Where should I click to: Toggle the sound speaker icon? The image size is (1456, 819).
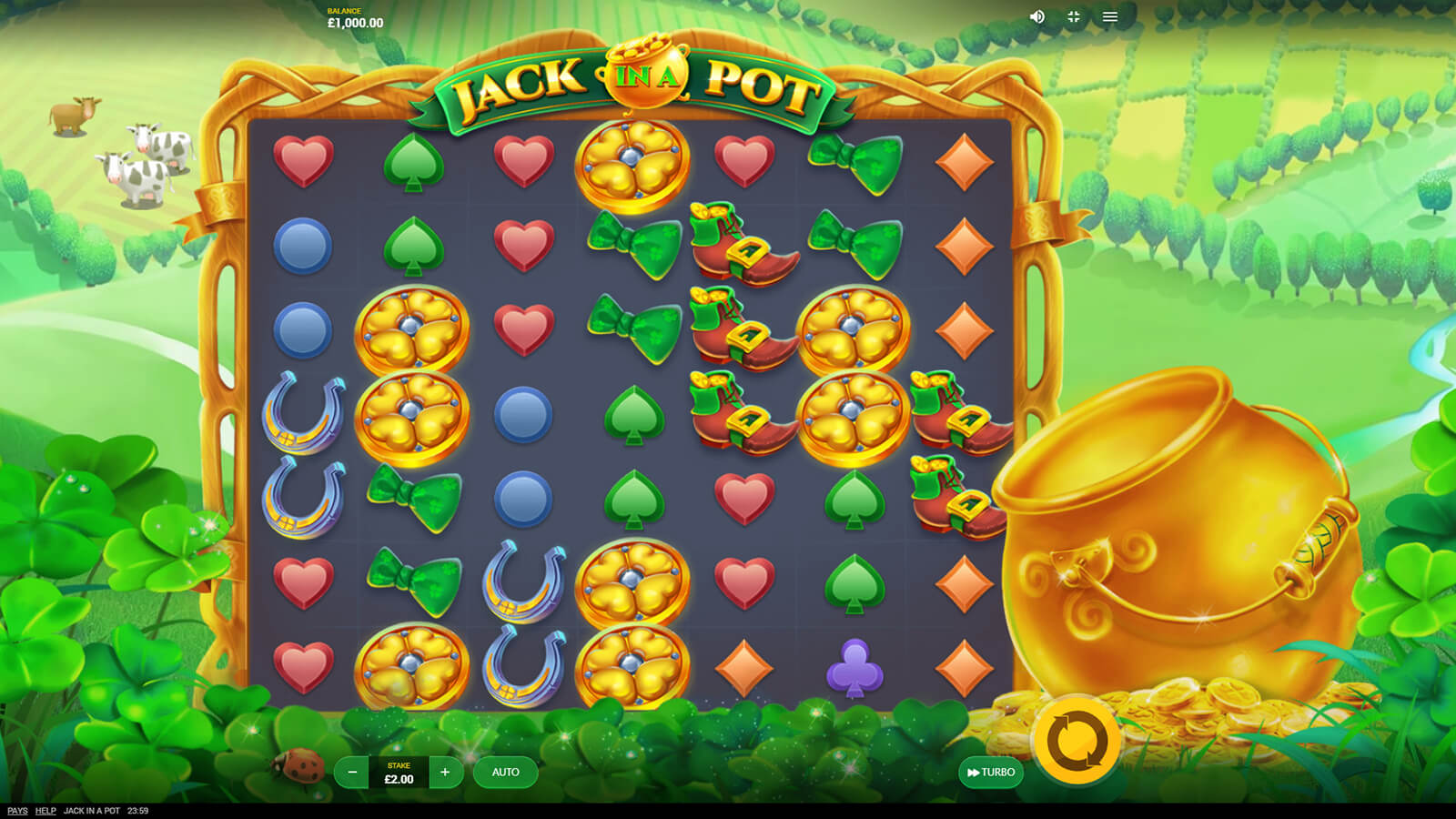click(x=1036, y=16)
